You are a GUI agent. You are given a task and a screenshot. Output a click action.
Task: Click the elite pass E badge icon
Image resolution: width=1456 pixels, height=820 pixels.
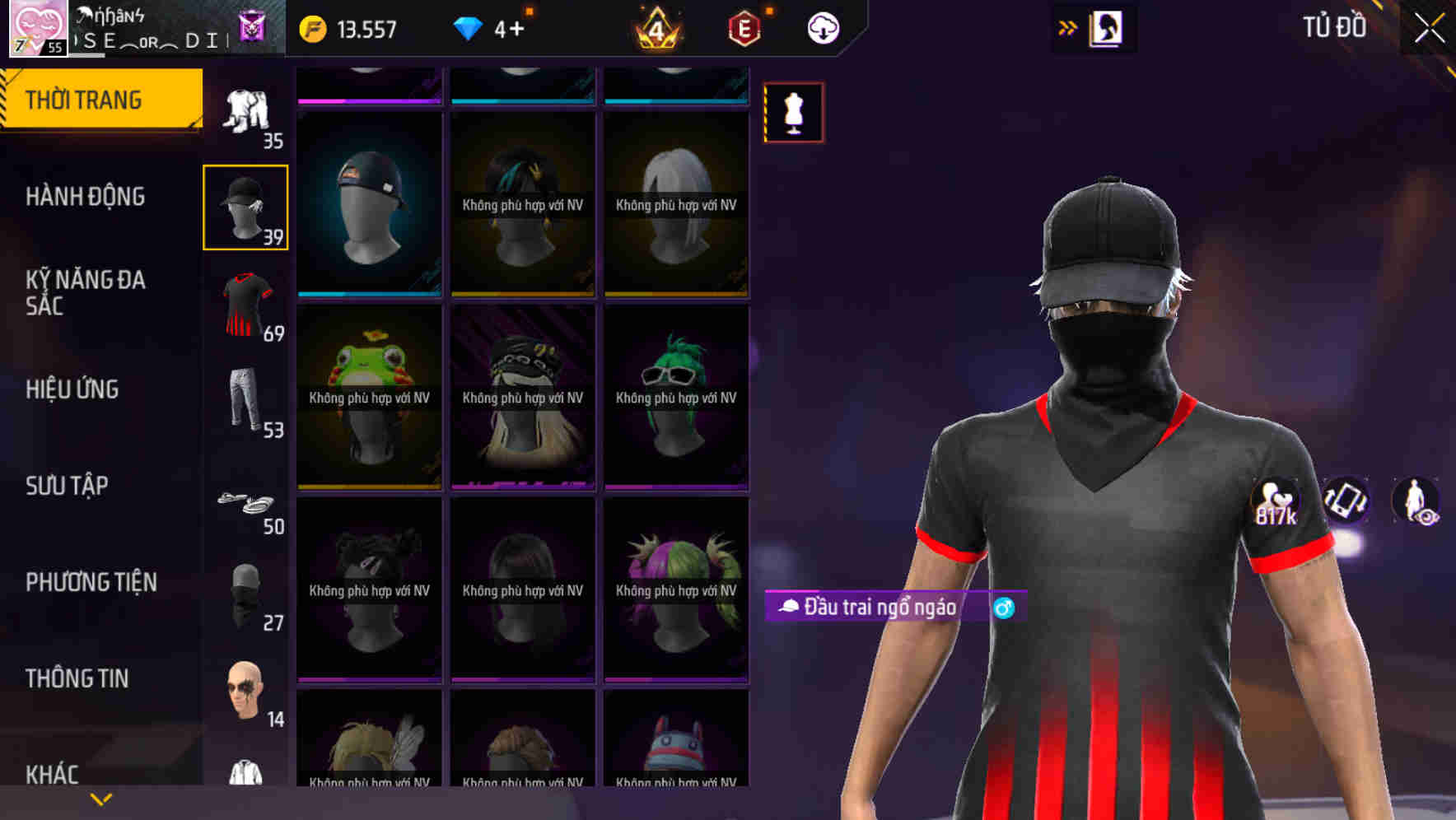coord(740,27)
